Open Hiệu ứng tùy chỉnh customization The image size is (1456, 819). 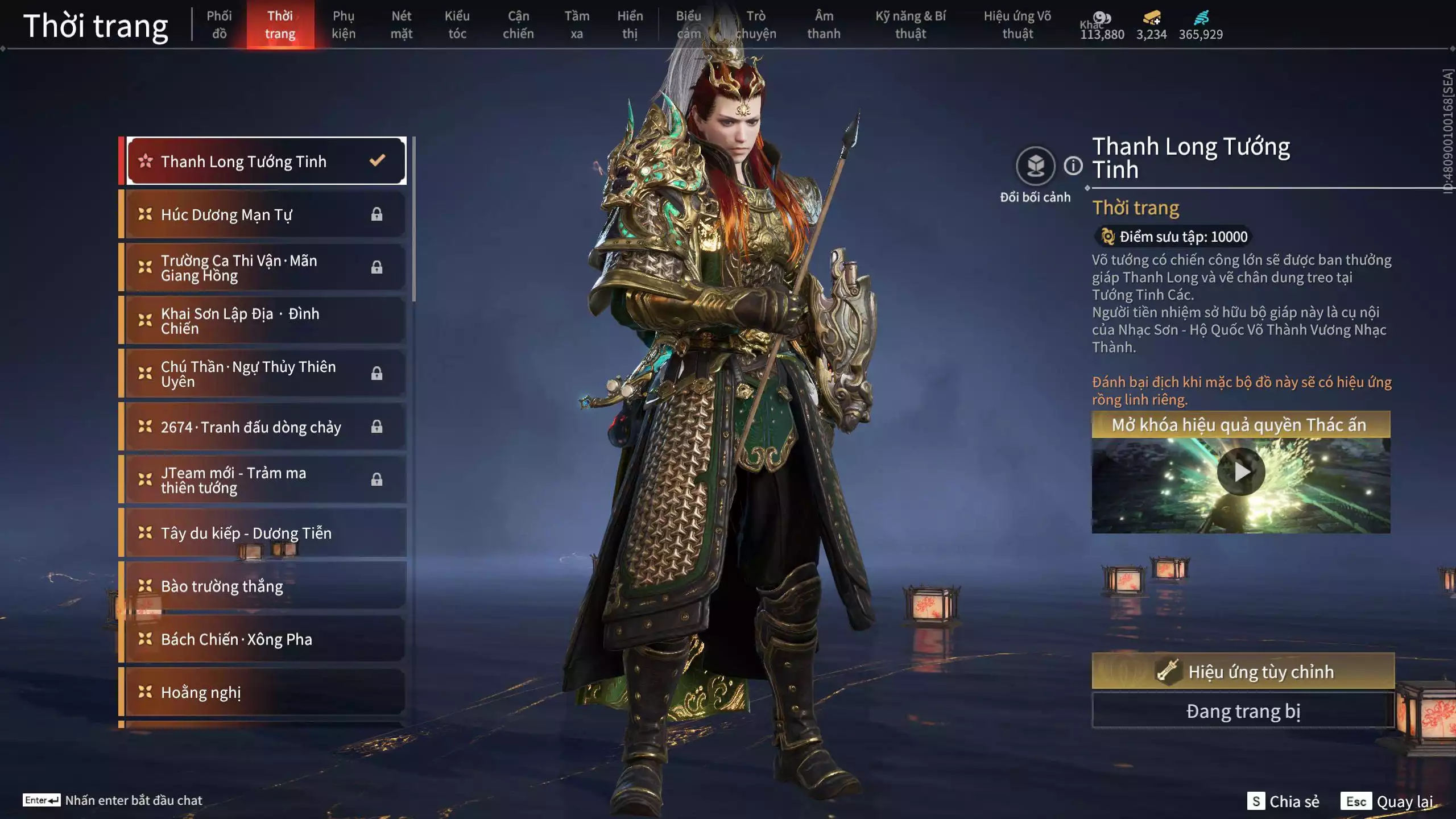pyautogui.click(x=1243, y=672)
